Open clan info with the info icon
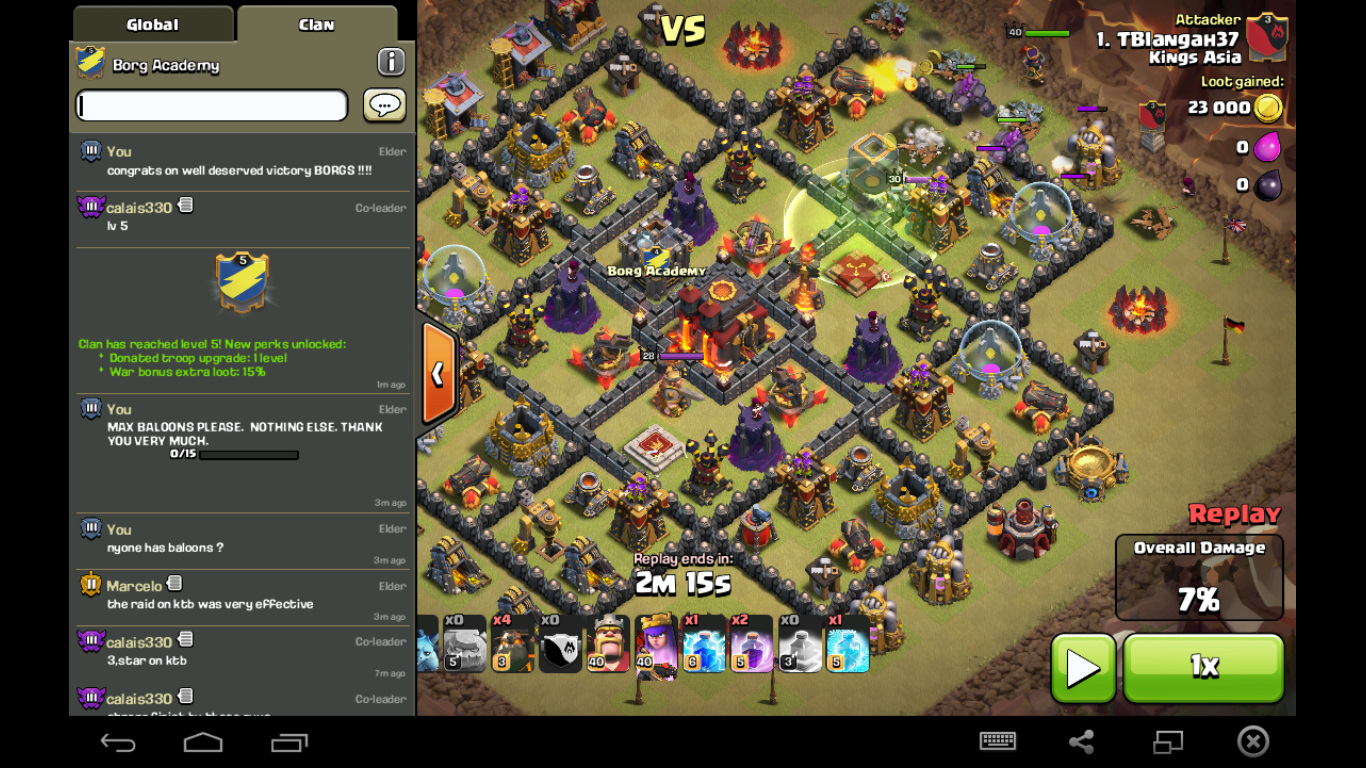The height and width of the screenshot is (768, 1366). 390,61
